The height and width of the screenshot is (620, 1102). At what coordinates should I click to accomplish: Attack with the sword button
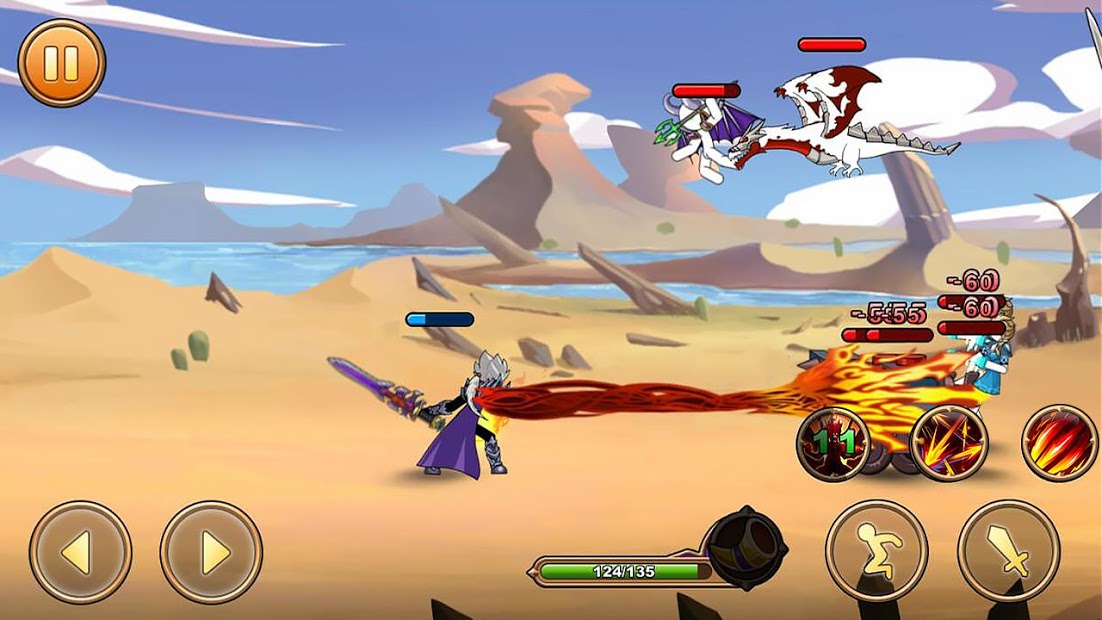(1008, 551)
